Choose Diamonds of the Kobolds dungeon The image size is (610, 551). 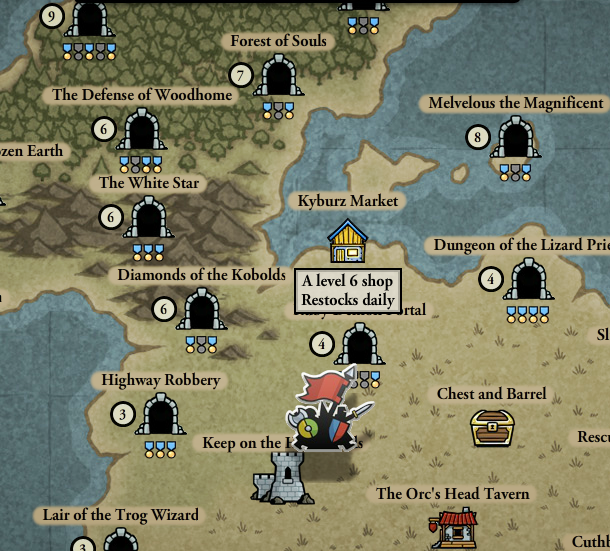point(202,310)
